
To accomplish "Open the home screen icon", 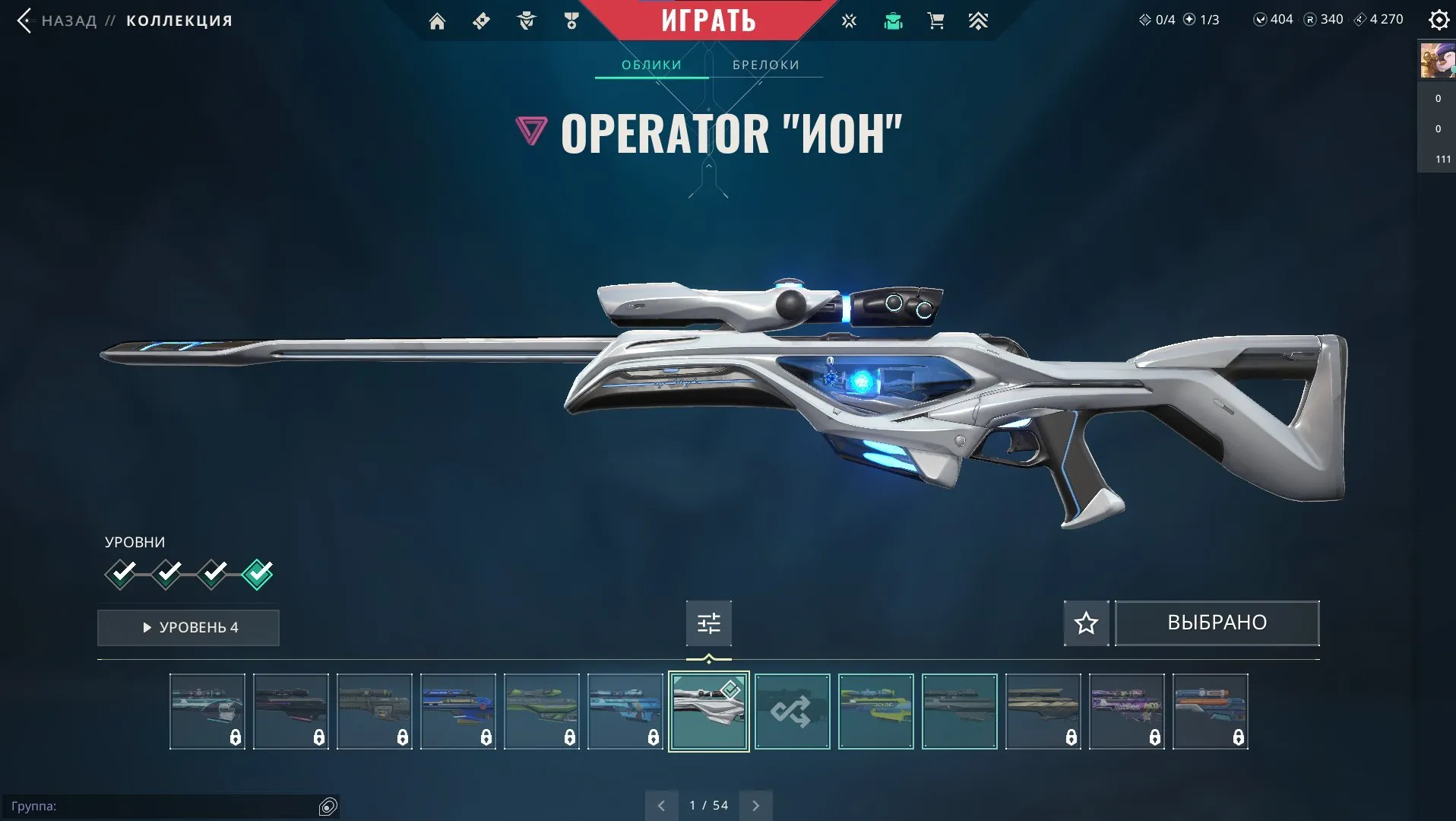I will click(x=437, y=21).
